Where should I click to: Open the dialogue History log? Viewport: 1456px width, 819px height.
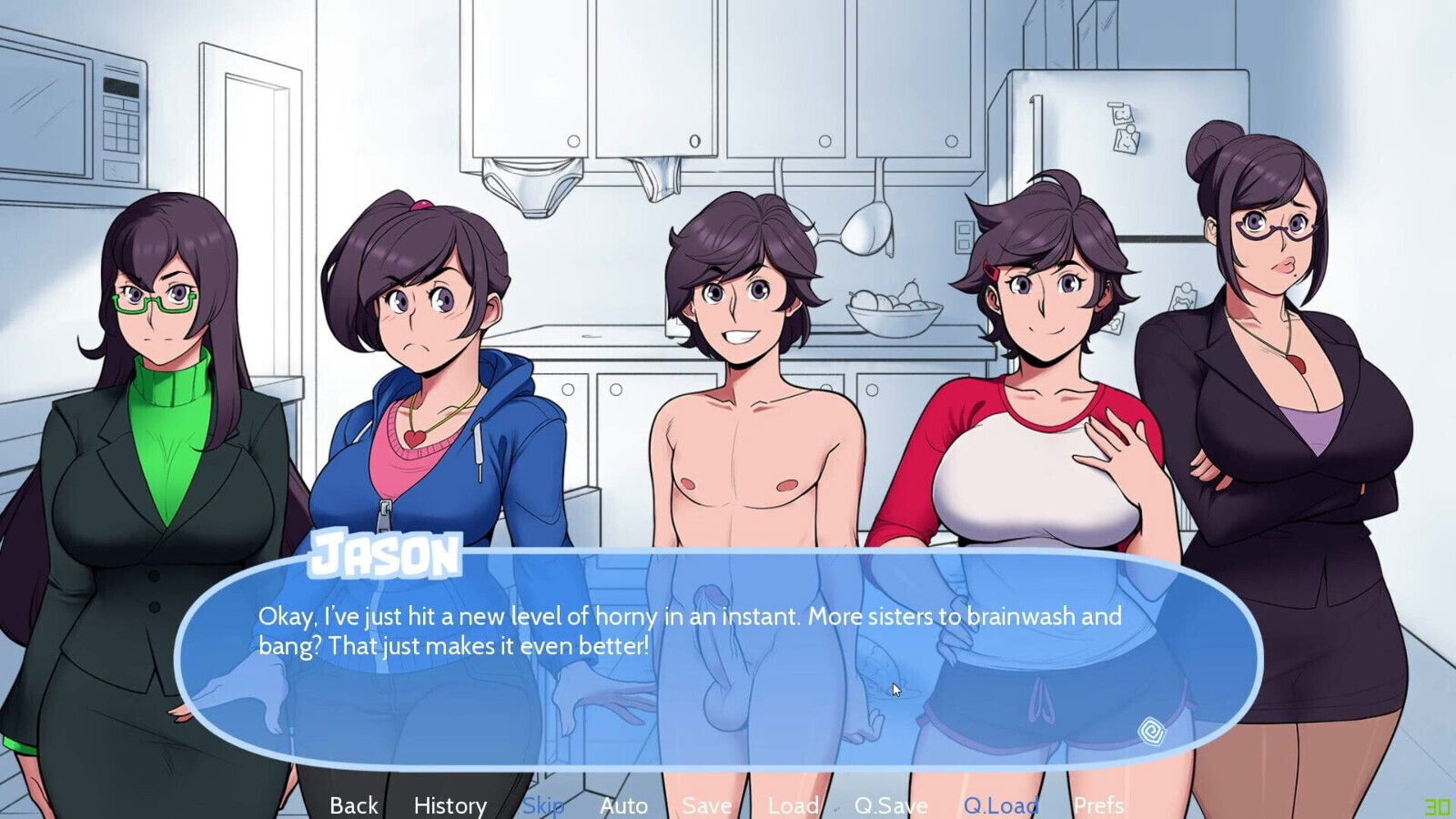(450, 805)
